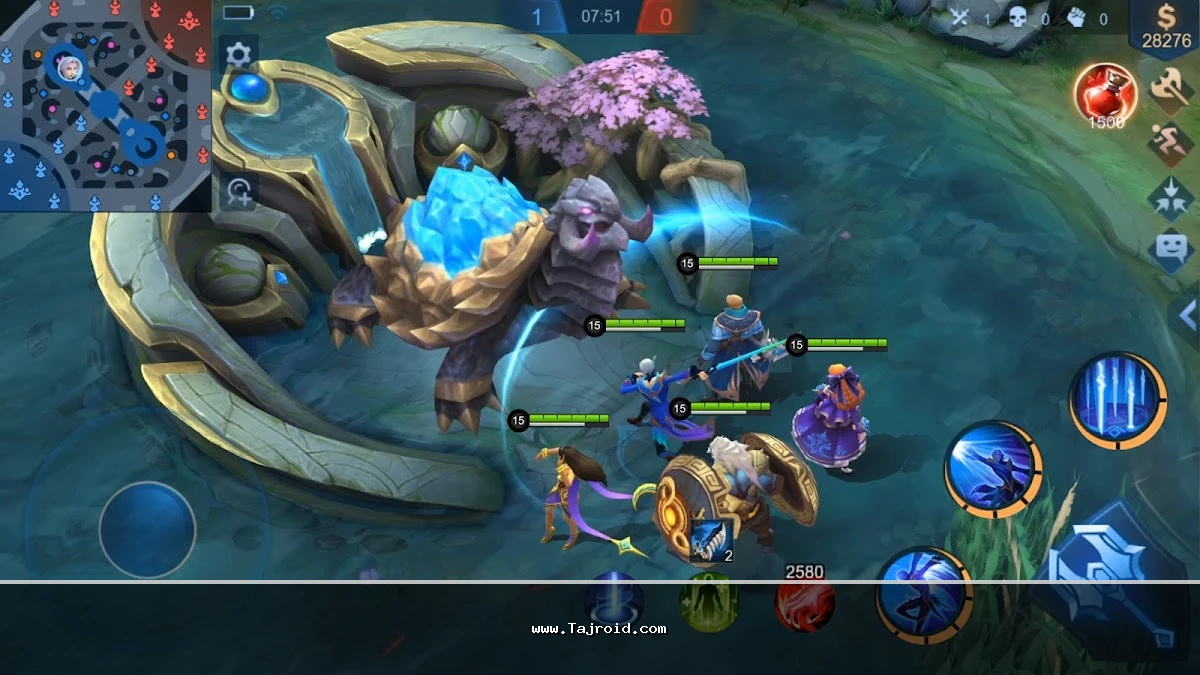Activate the falling swords ultimate skill
This screenshot has width=1200, height=675.
click(1117, 399)
